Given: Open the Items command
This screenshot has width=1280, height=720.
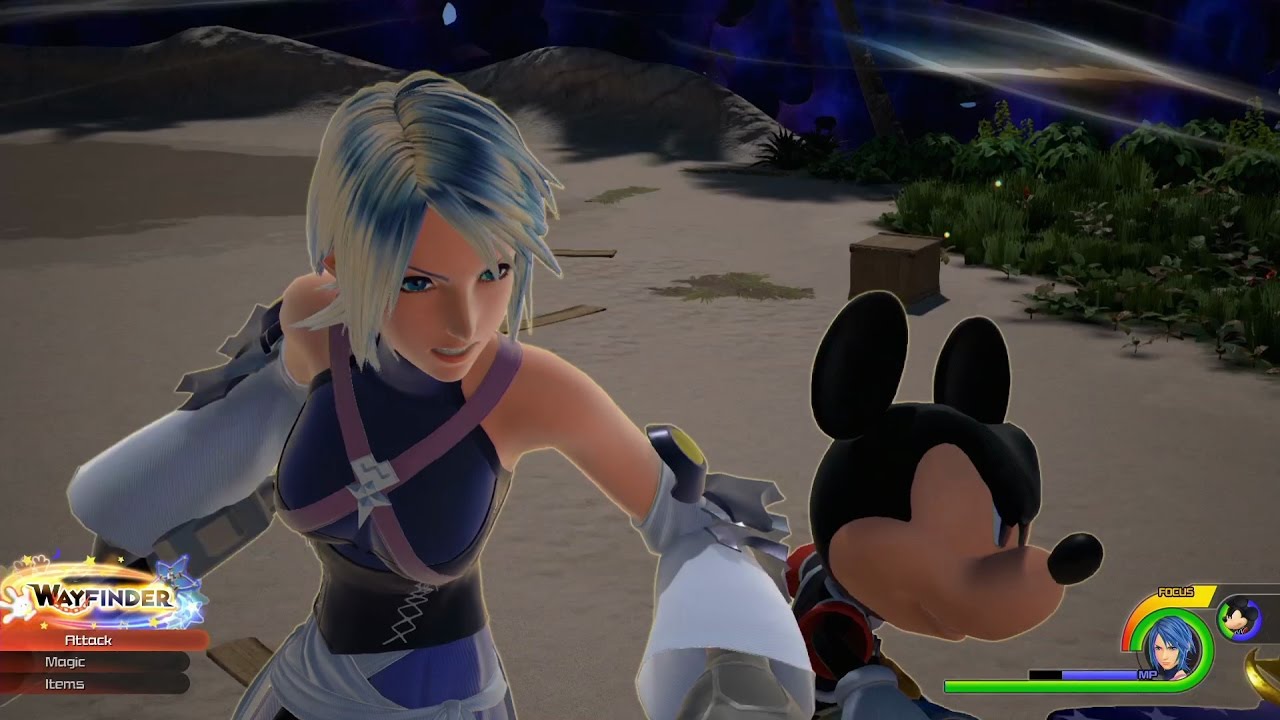Looking at the screenshot, I should 66,684.
